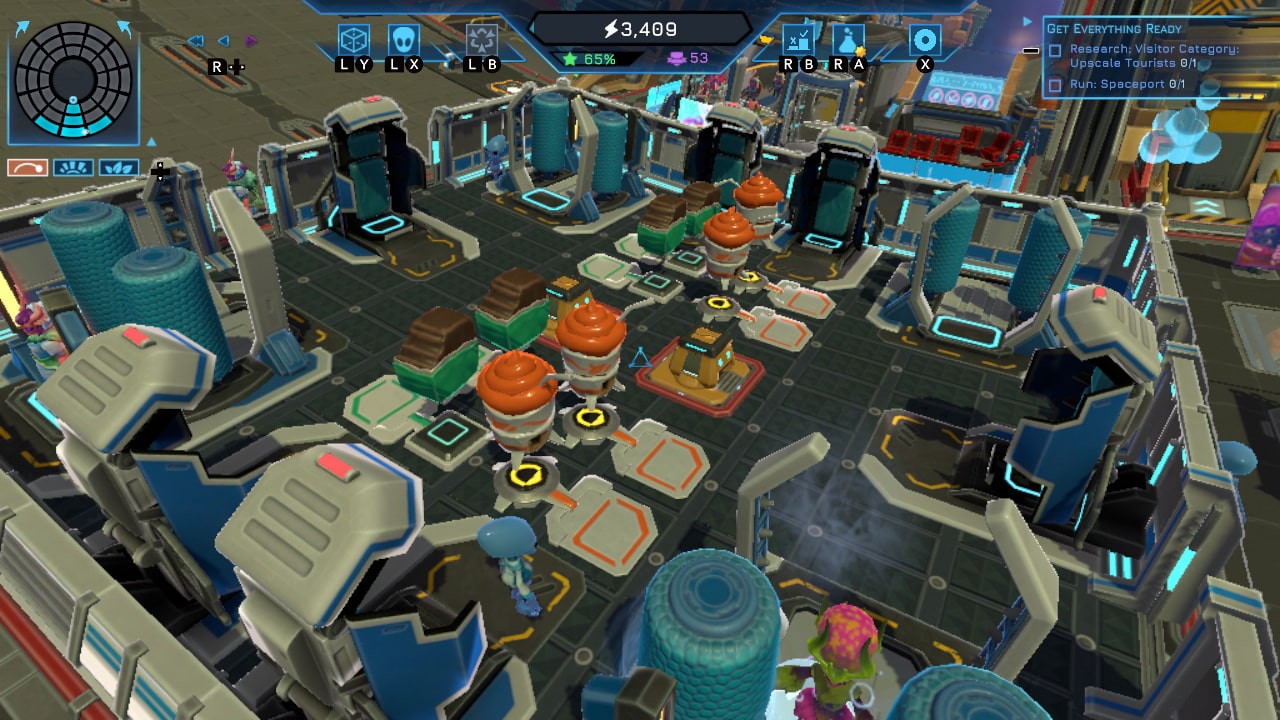Select the middle Fun Deck icon below the minimap
This screenshot has height=720, width=1280.
pos(74,167)
